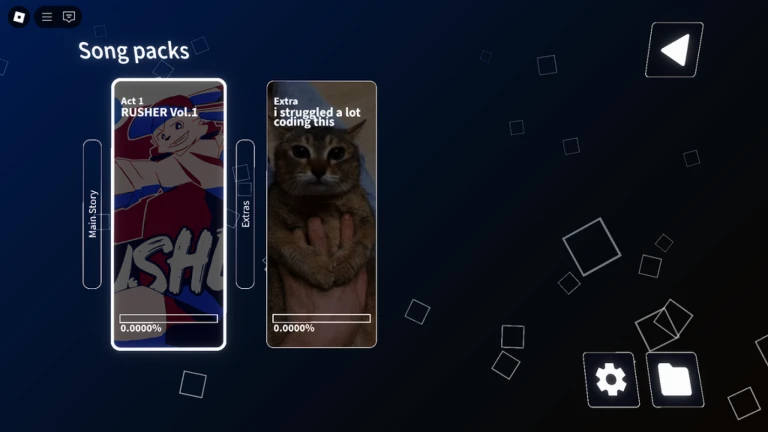Open the folder icon button
The image size is (768, 432).
tap(673, 380)
